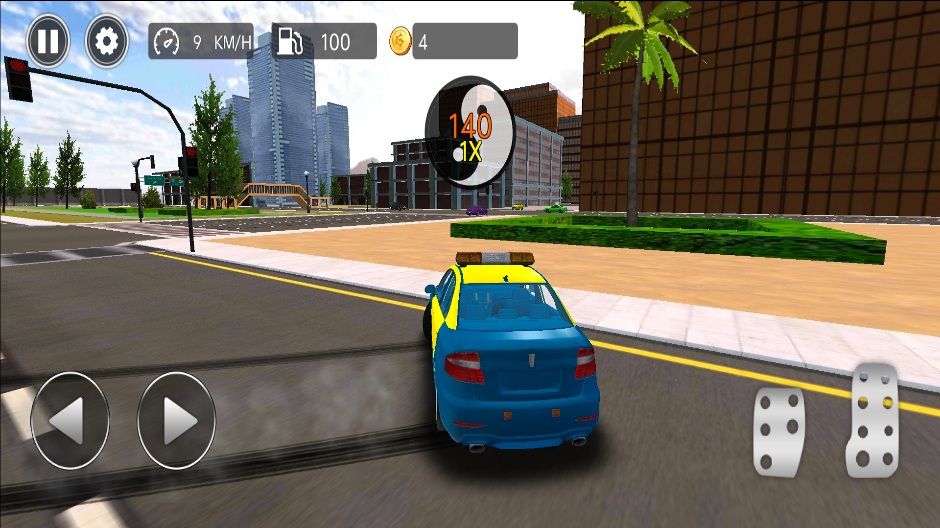
Task: Steer right with the right arrow button
Action: pos(176,420)
